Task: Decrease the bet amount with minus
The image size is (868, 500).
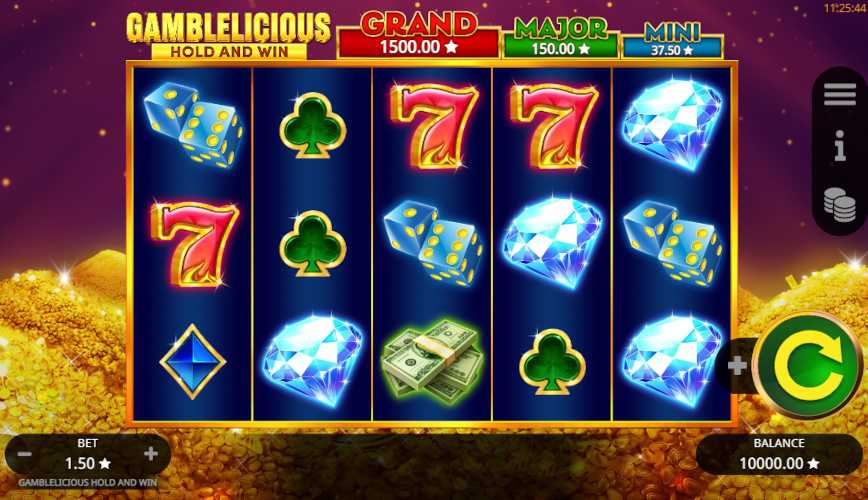Action: pyautogui.click(x=25, y=454)
